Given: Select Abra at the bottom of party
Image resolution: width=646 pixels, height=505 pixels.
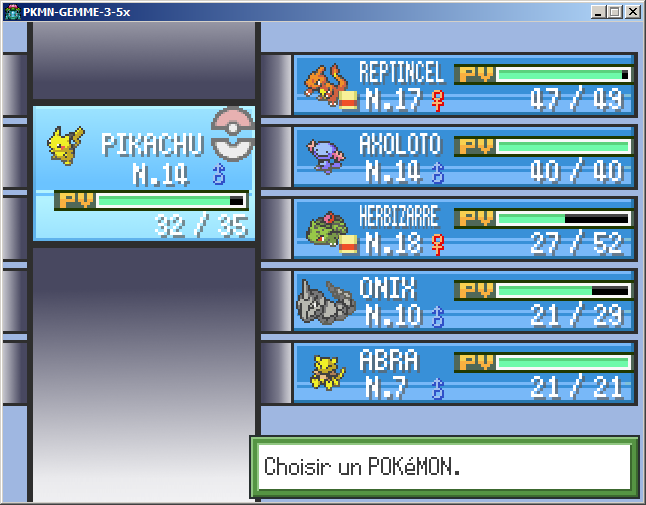Looking at the screenshot, I should pos(464,373).
